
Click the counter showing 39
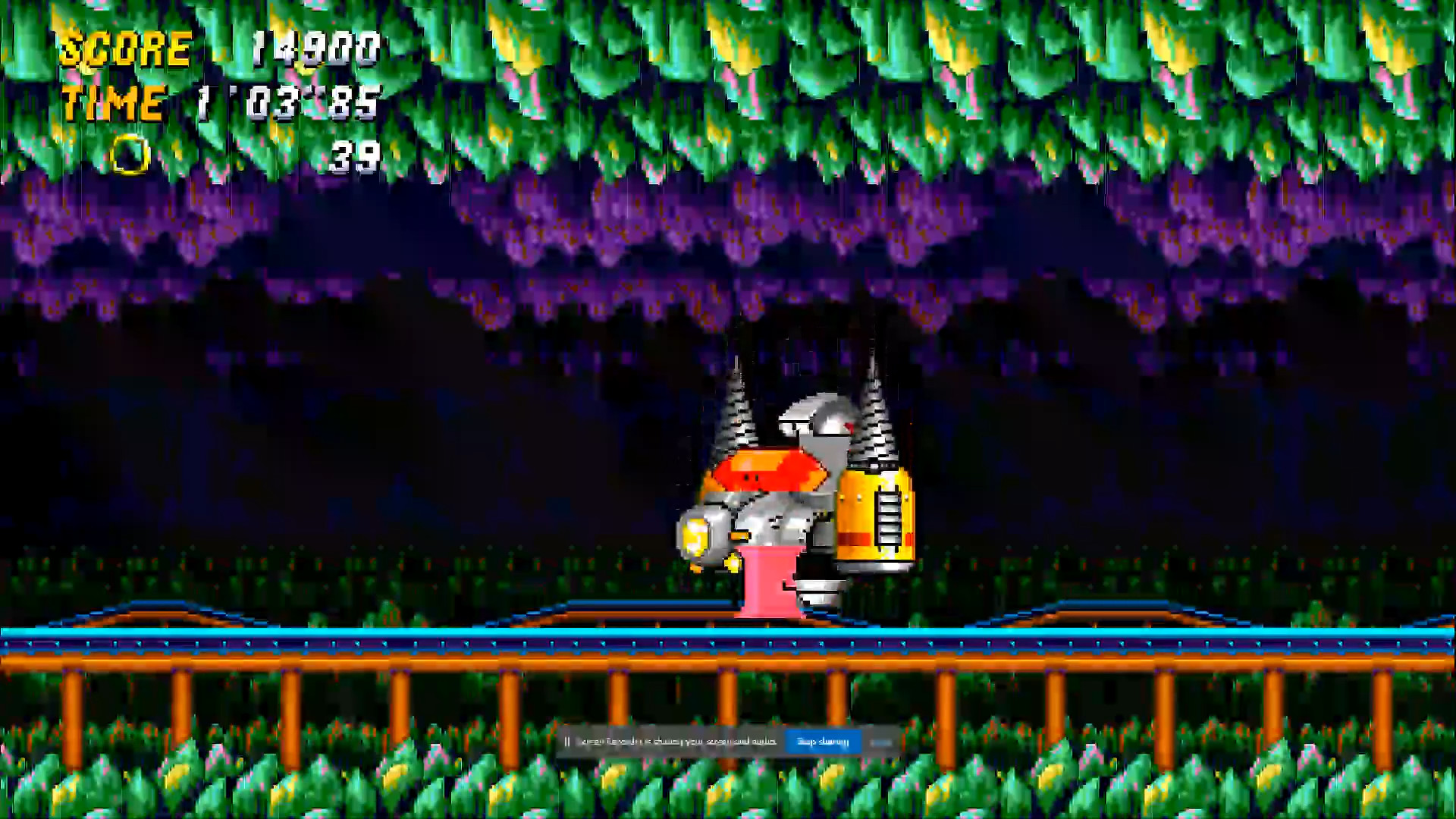pyautogui.click(x=356, y=157)
